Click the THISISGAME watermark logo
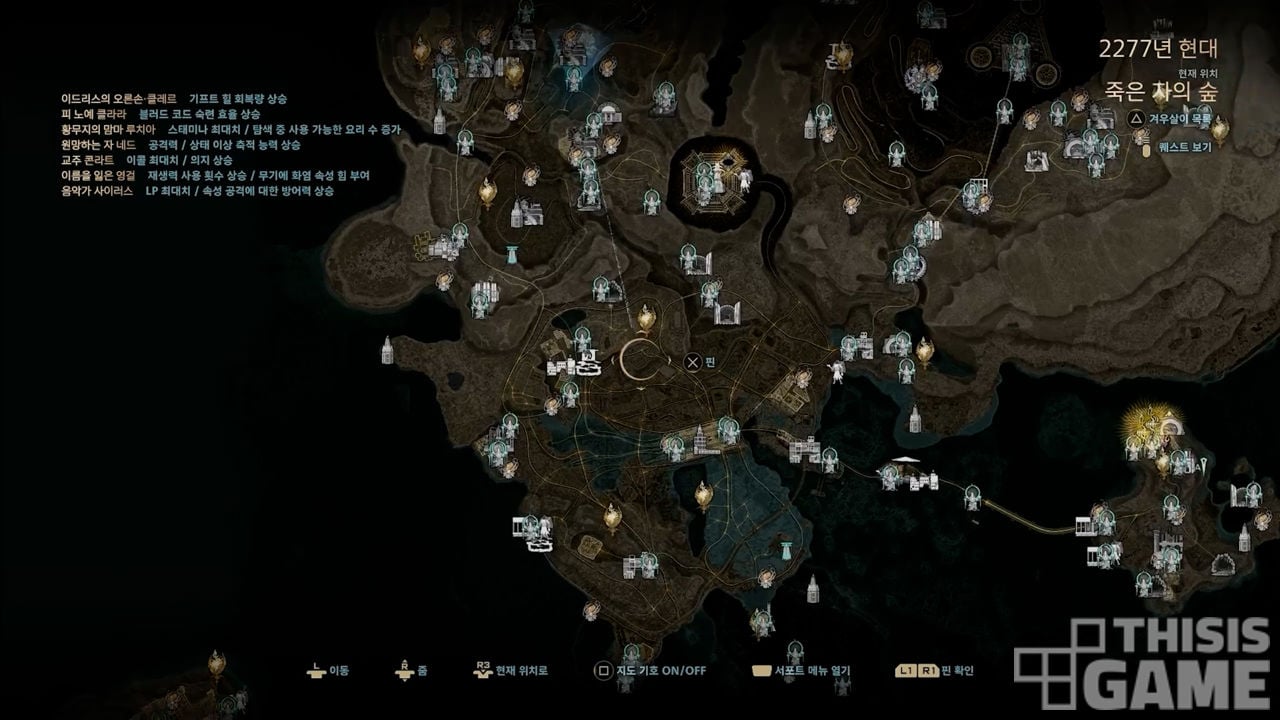1280x720 pixels. tap(1145, 664)
